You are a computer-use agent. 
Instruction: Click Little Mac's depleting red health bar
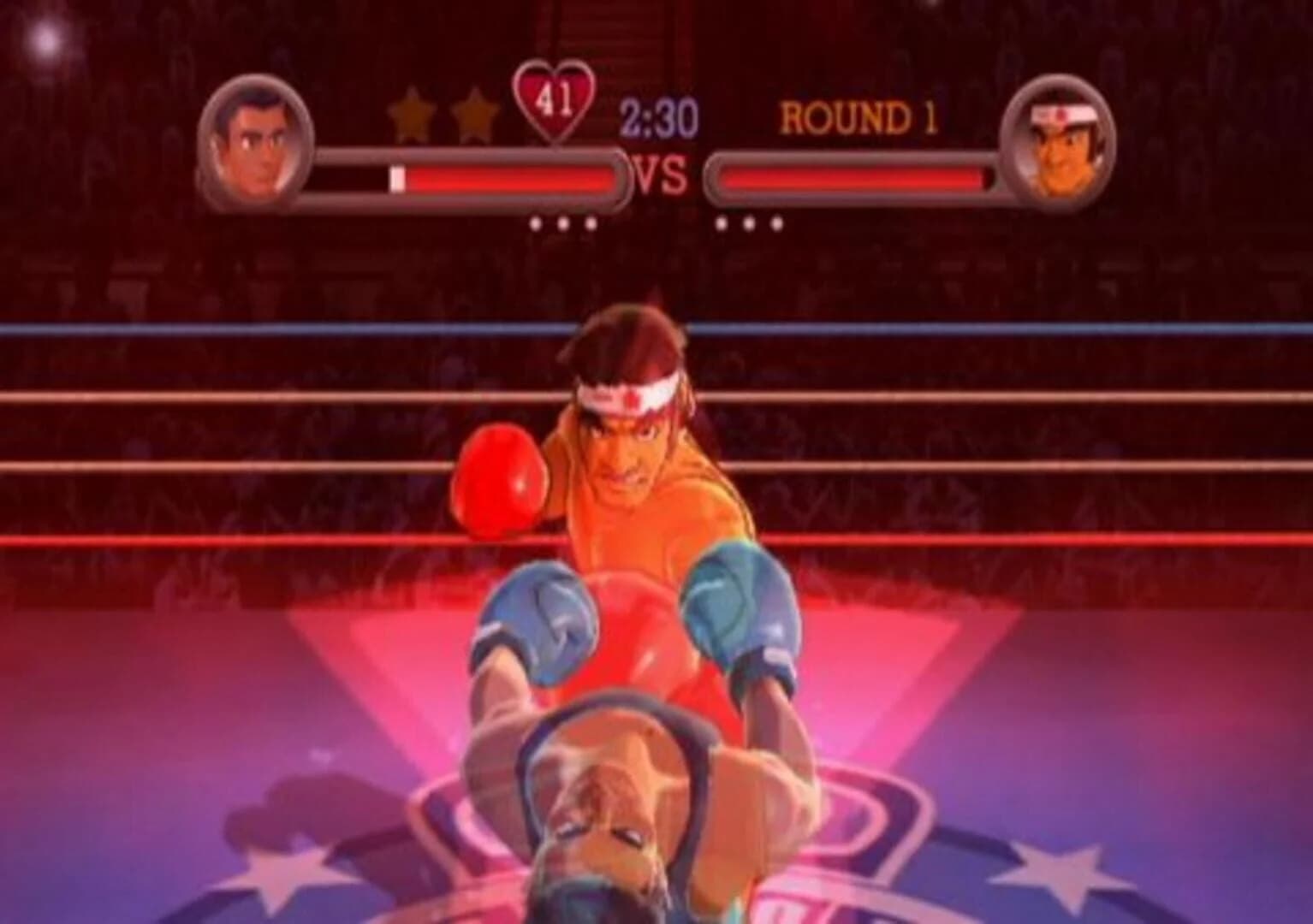(505, 177)
